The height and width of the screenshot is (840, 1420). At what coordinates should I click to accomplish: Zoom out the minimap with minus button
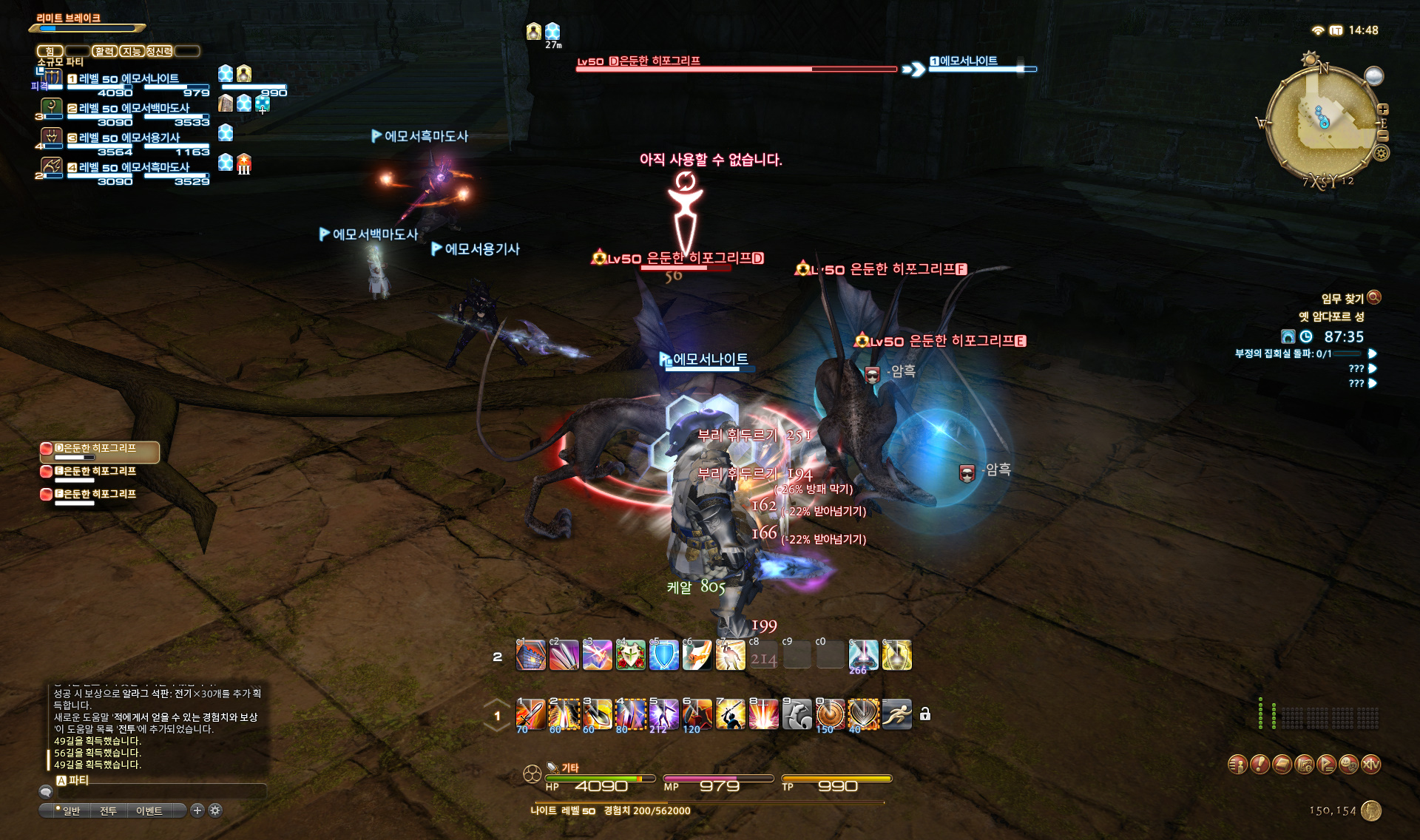[x=1383, y=136]
